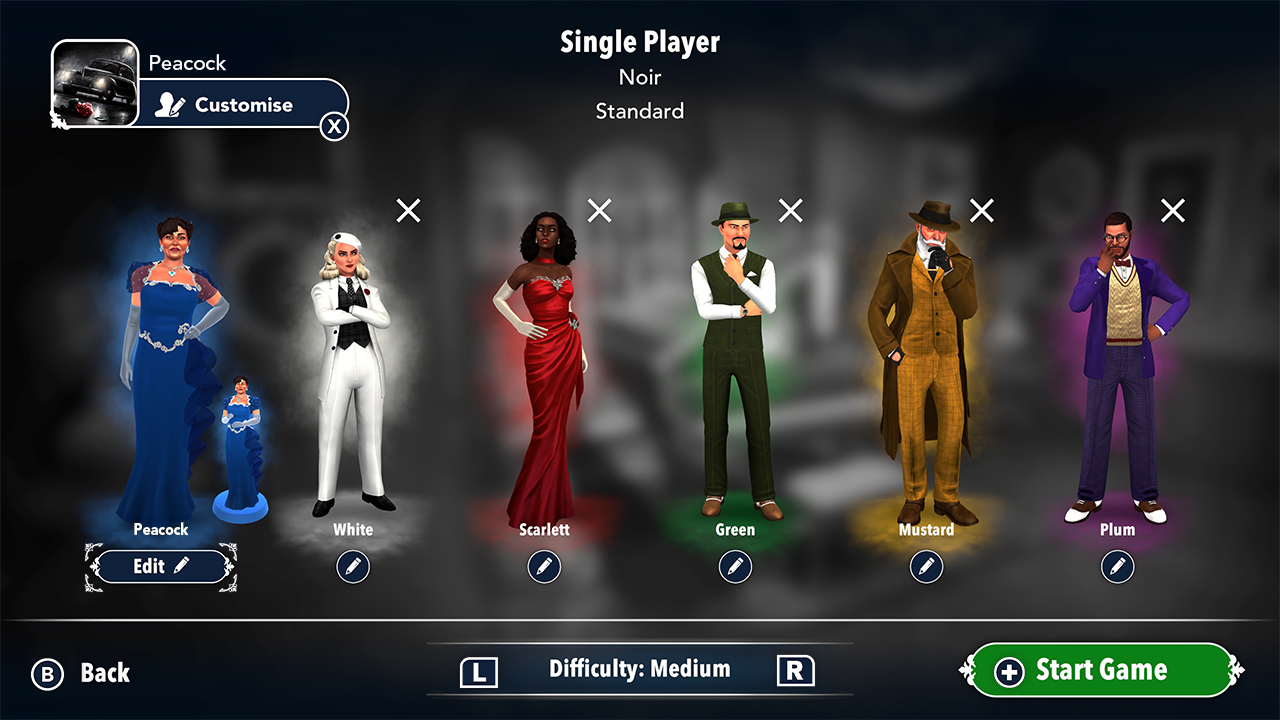Open Mustard's pencil edit icon
The height and width of the screenshot is (720, 1280).
click(x=926, y=566)
